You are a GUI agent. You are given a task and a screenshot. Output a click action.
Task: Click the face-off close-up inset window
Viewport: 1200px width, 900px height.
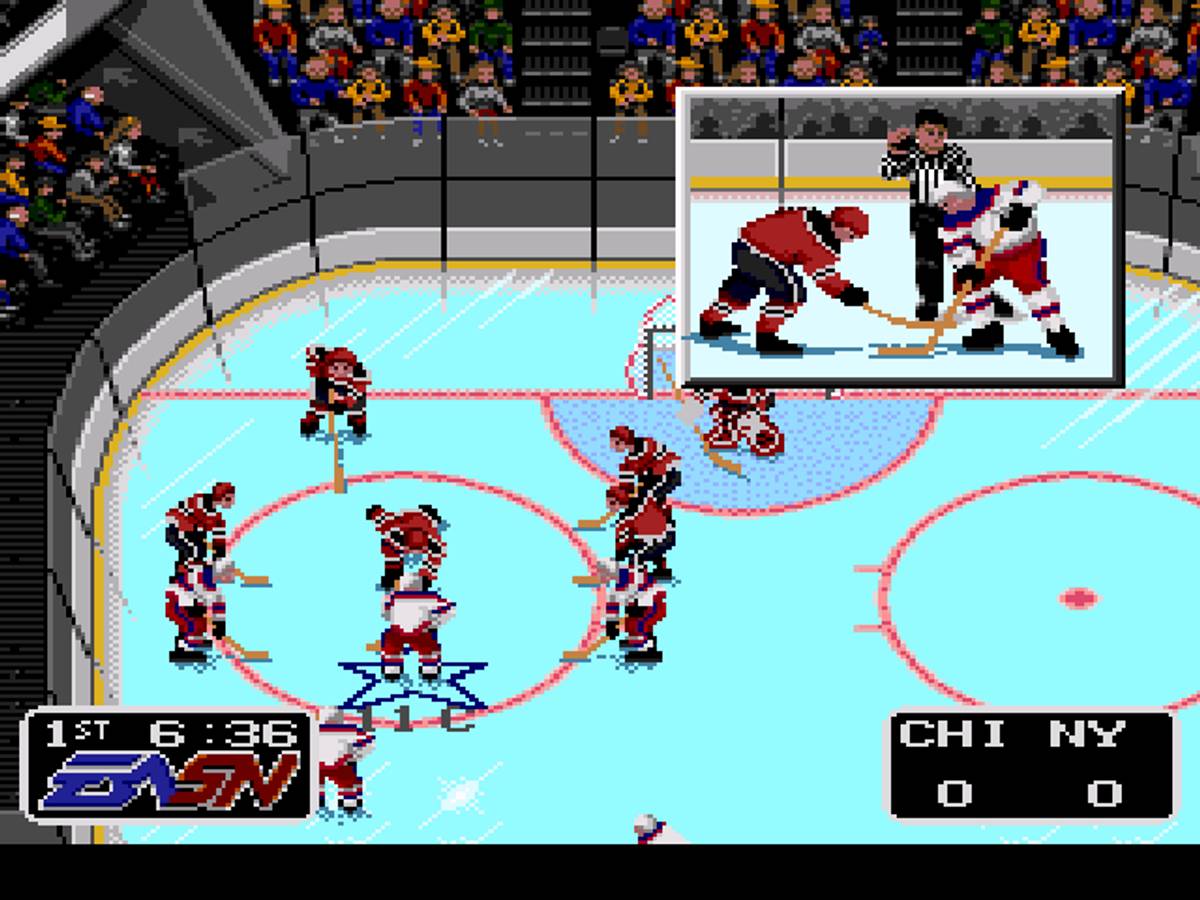900,237
